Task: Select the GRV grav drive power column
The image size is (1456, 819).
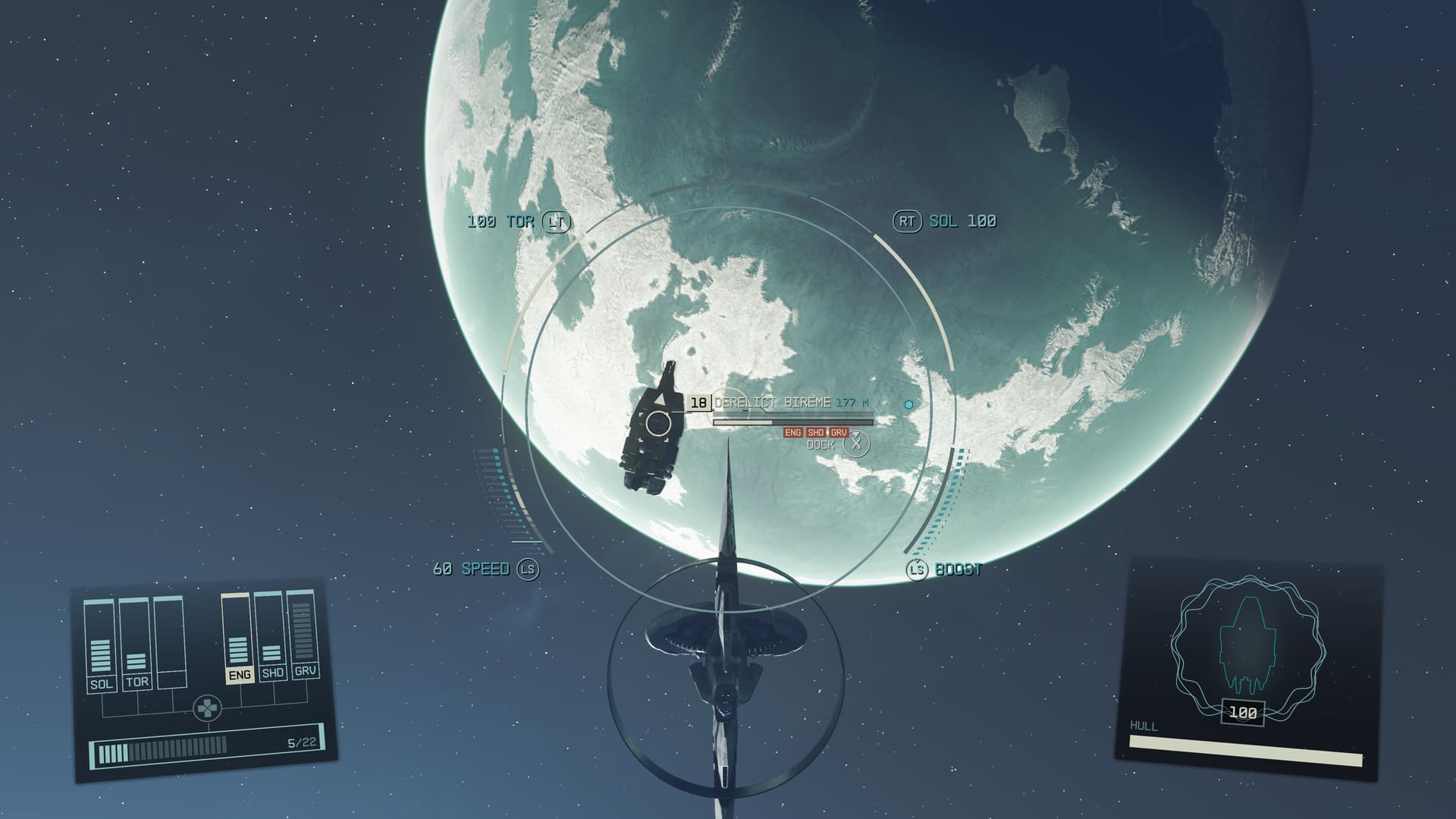Action: coord(304,635)
